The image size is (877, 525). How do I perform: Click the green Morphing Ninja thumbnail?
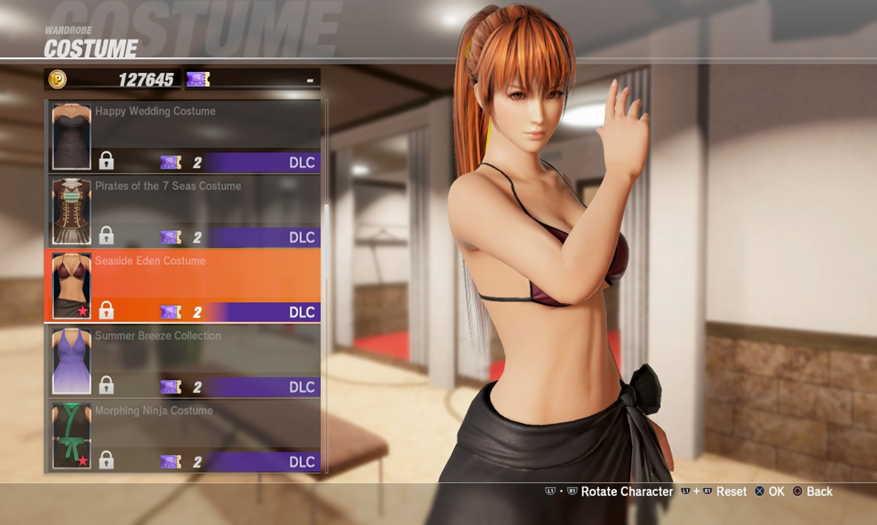coord(71,436)
